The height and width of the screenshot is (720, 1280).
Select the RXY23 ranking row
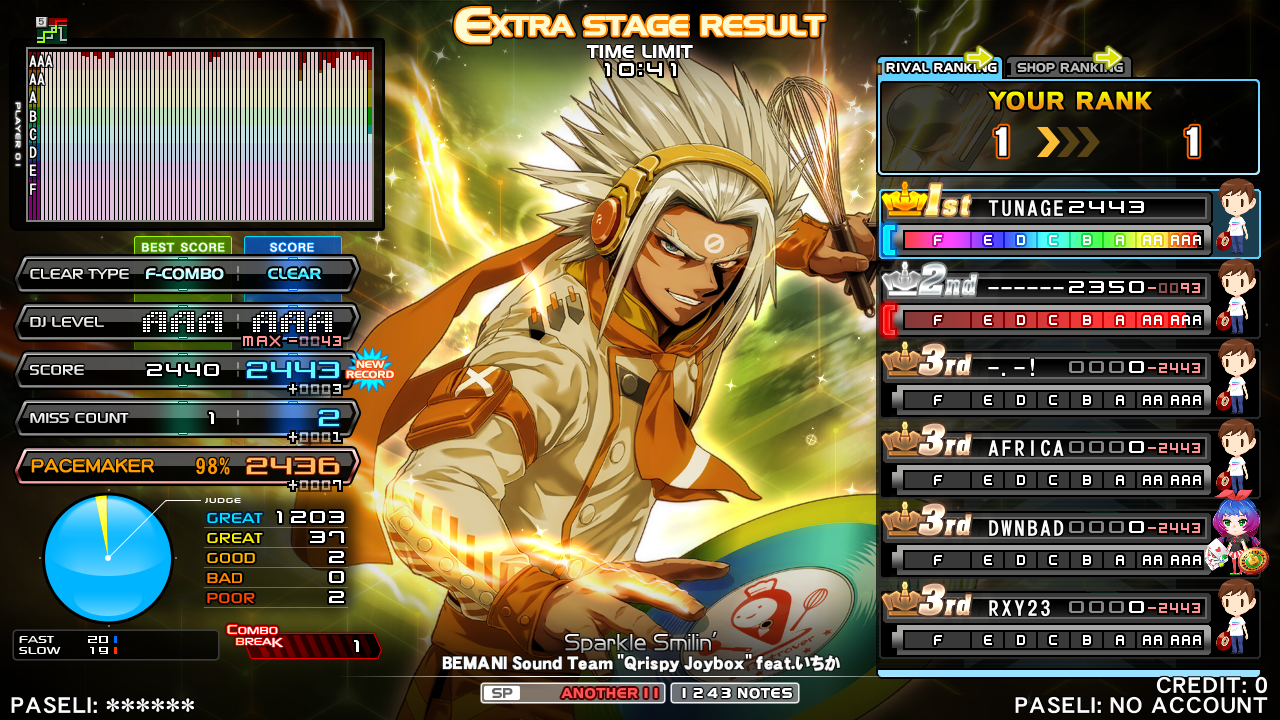click(x=1046, y=623)
